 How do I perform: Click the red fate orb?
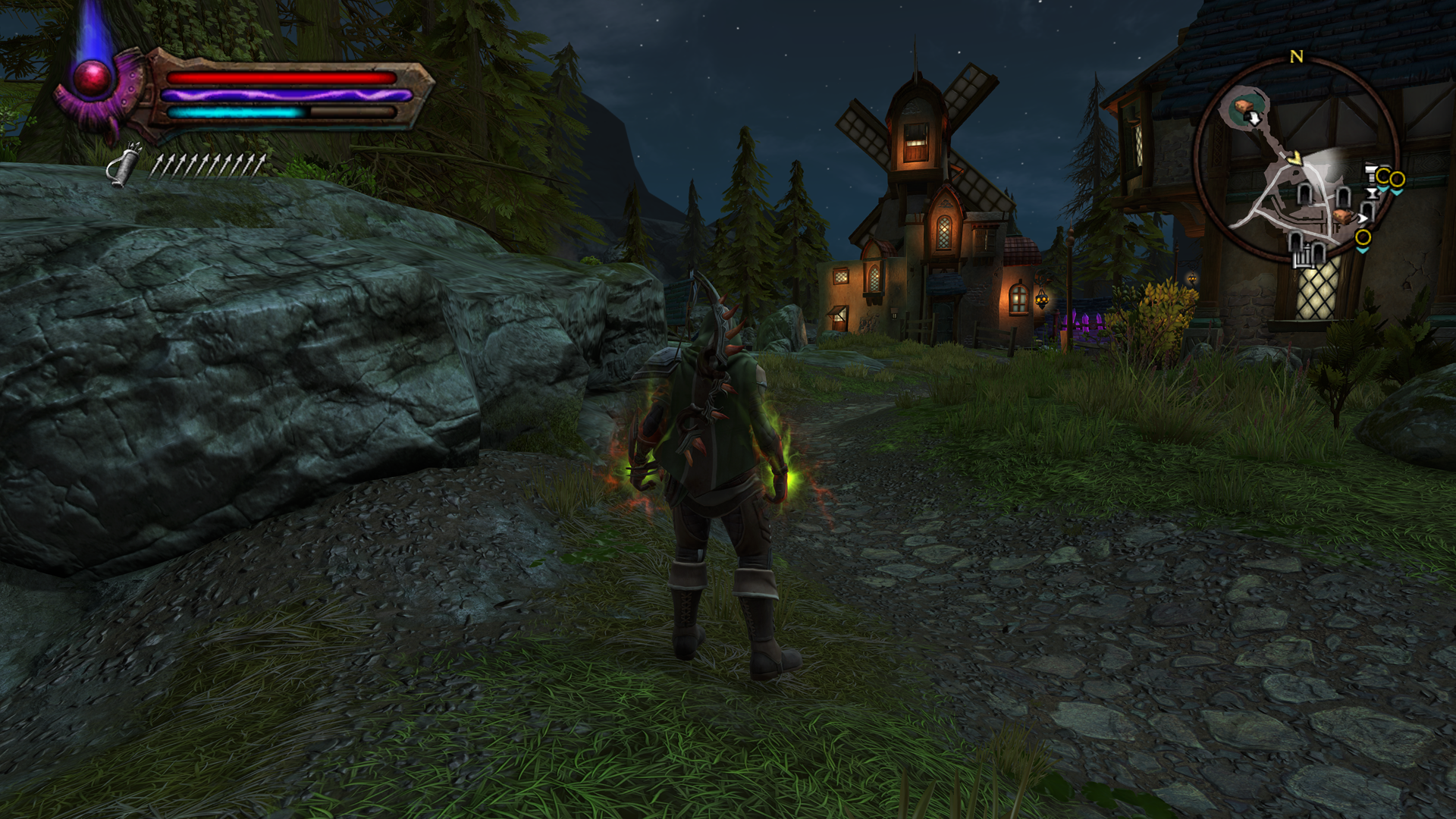coord(93,78)
